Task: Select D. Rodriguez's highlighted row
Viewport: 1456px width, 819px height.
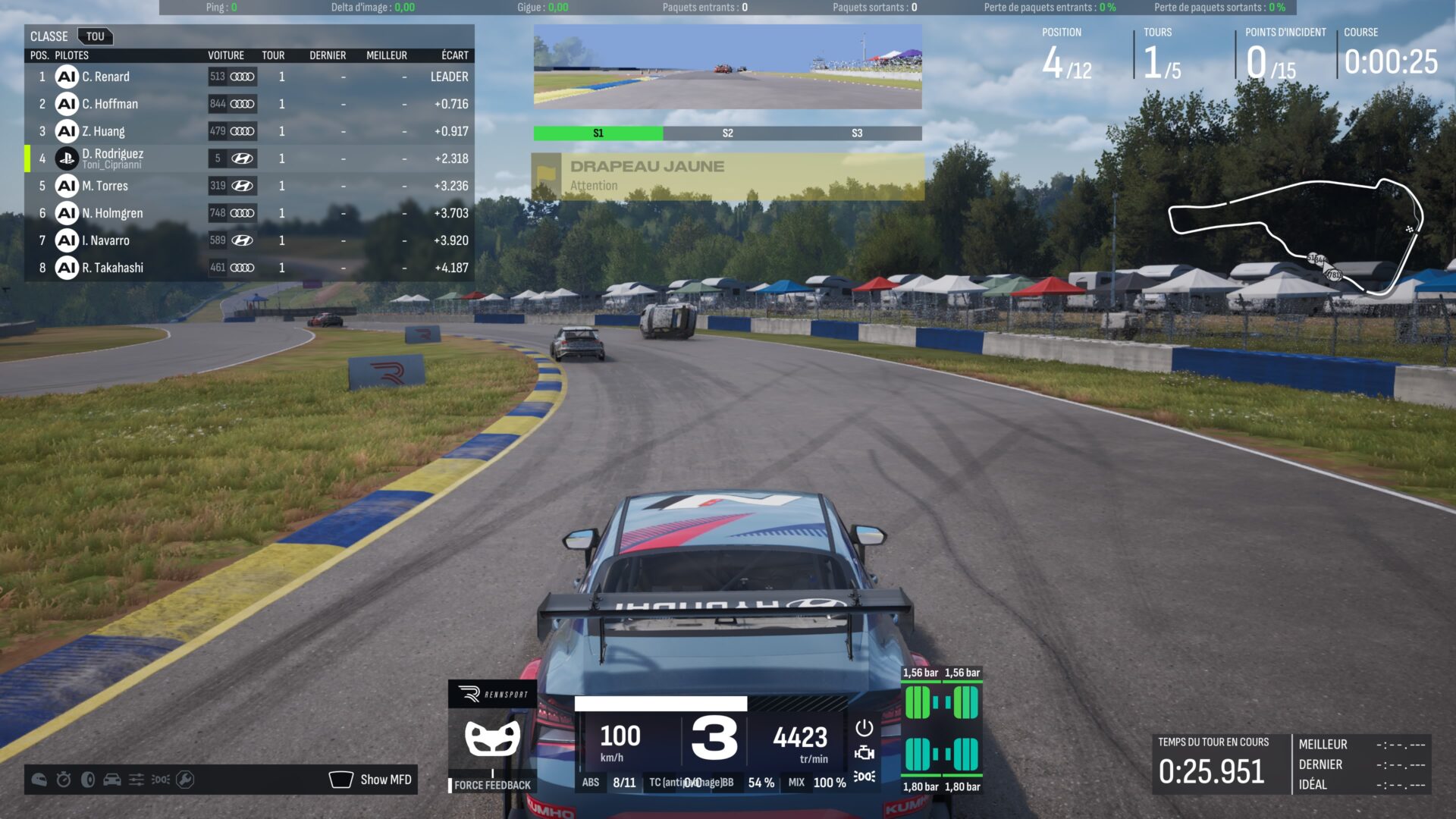Action: [x=249, y=158]
